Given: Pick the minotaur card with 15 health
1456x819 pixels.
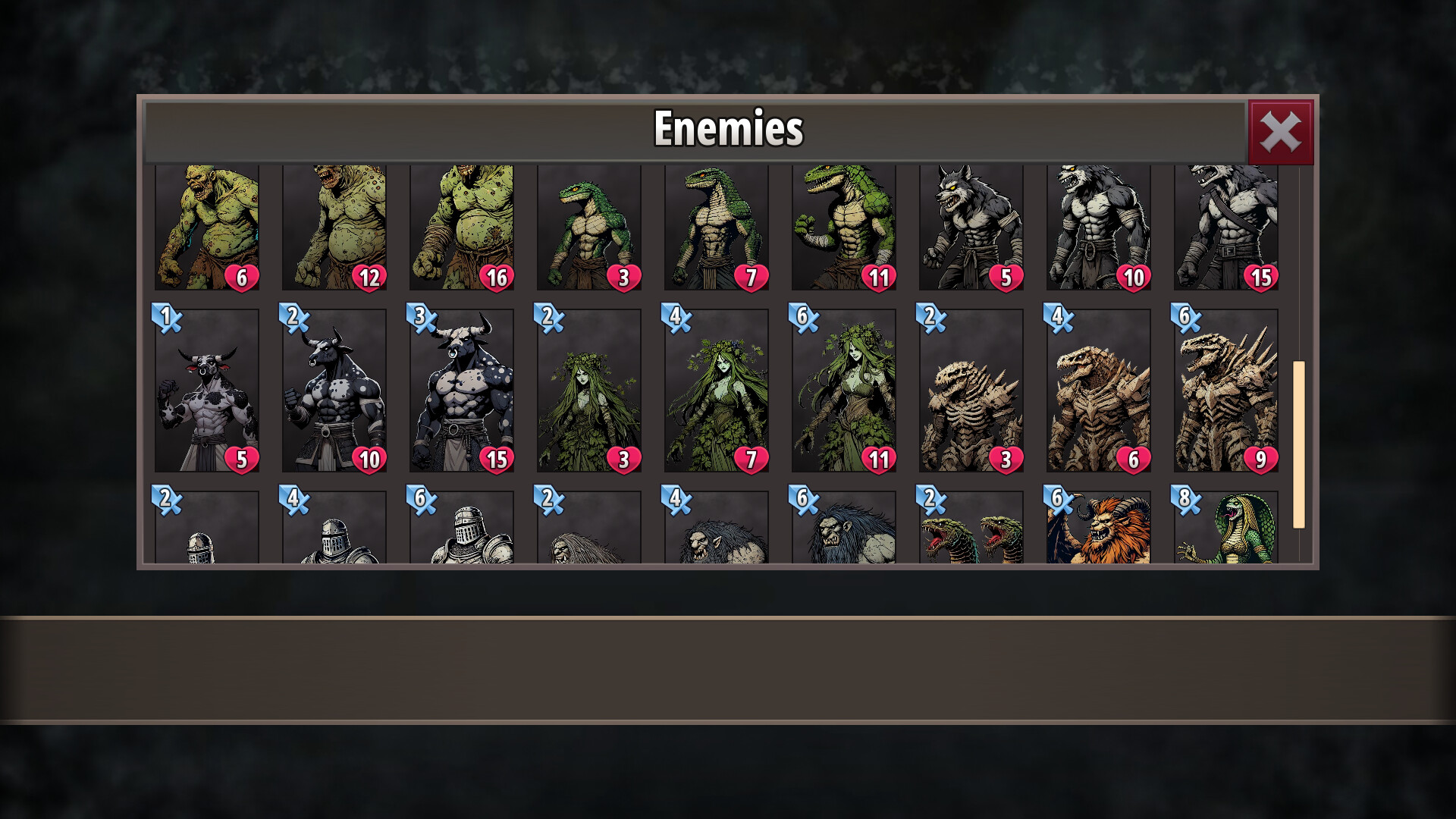Looking at the screenshot, I should 462,391.
